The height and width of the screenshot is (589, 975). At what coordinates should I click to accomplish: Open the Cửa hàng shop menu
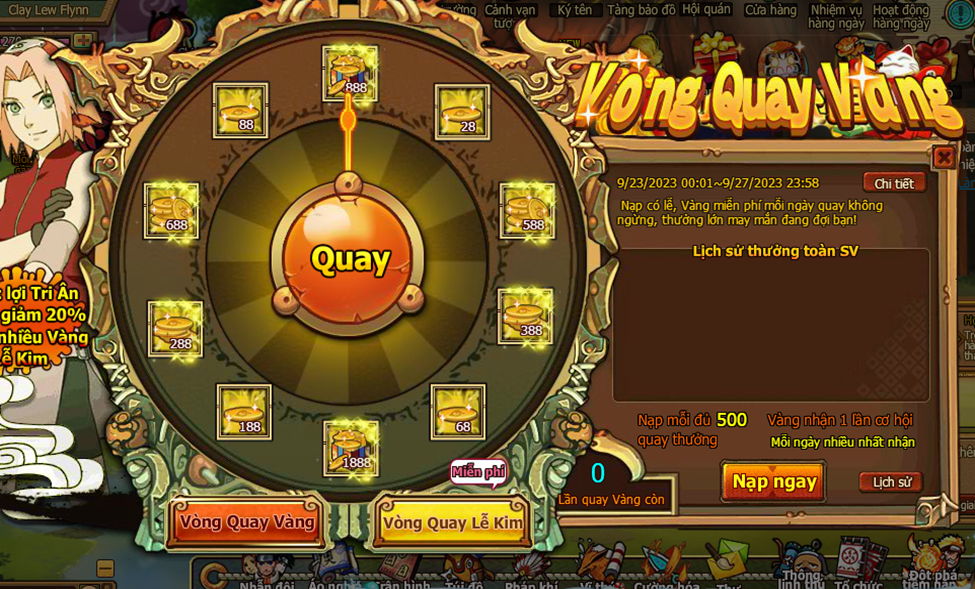pyautogui.click(x=770, y=10)
